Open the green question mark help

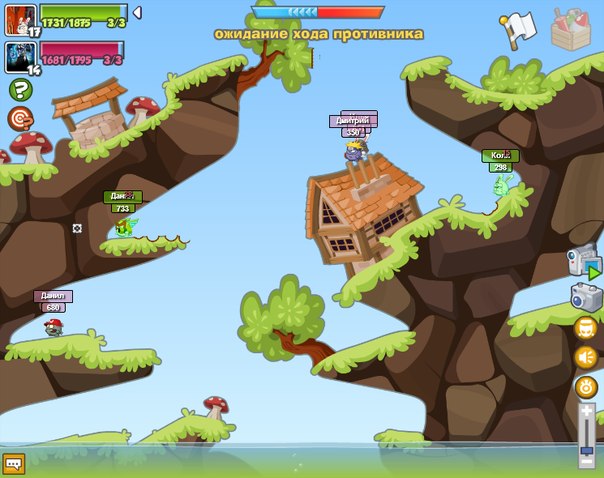pyautogui.click(x=20, y=90)
